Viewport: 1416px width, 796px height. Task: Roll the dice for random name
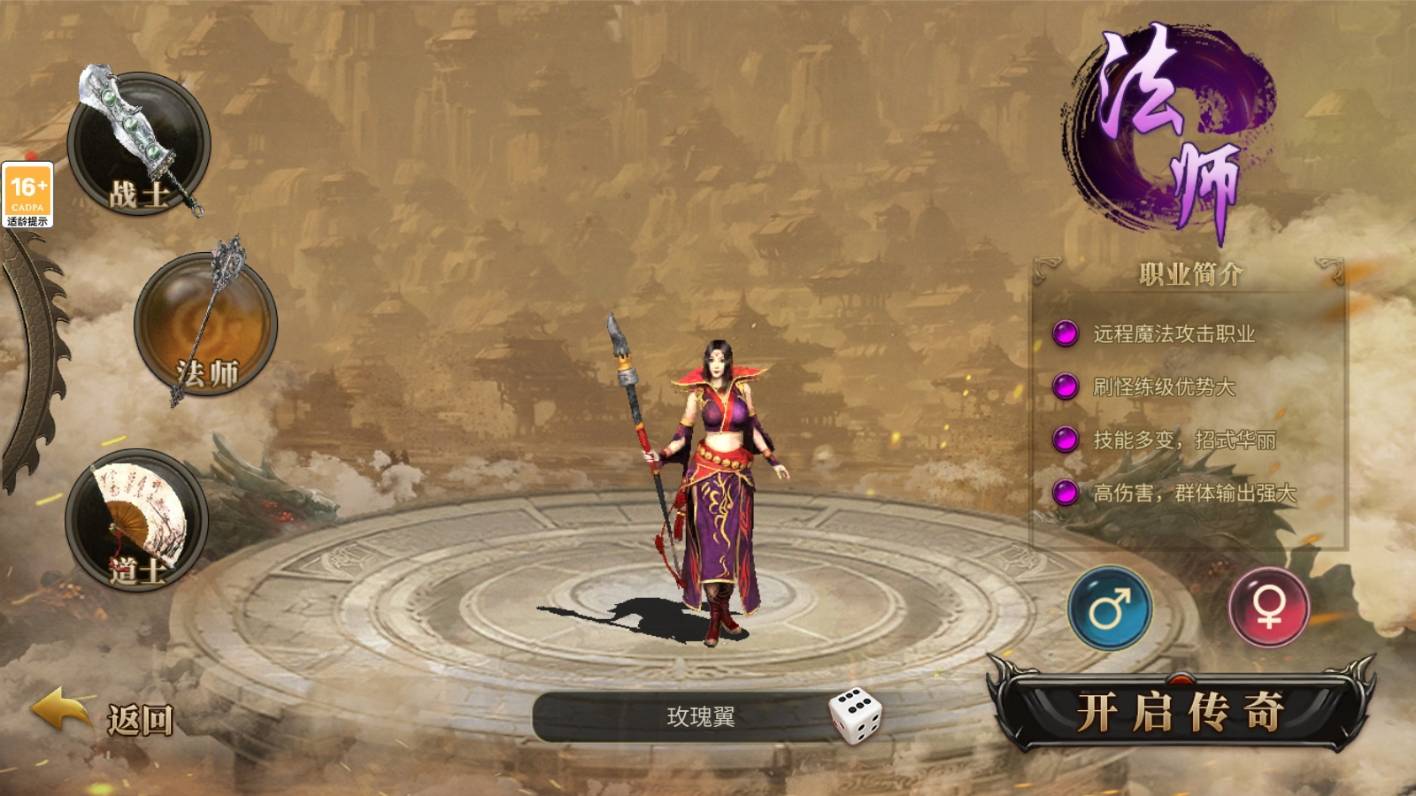pos(855,716)
